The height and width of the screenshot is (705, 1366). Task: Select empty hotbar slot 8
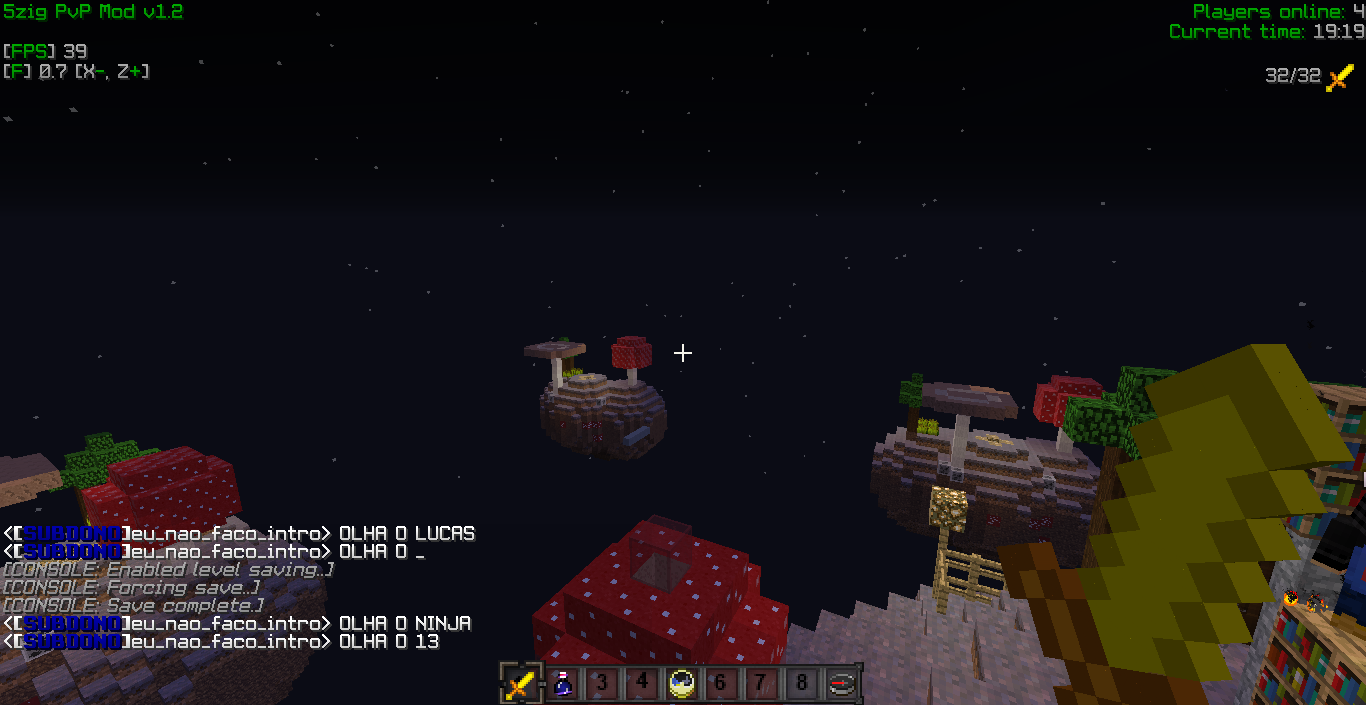click(802, 684)
